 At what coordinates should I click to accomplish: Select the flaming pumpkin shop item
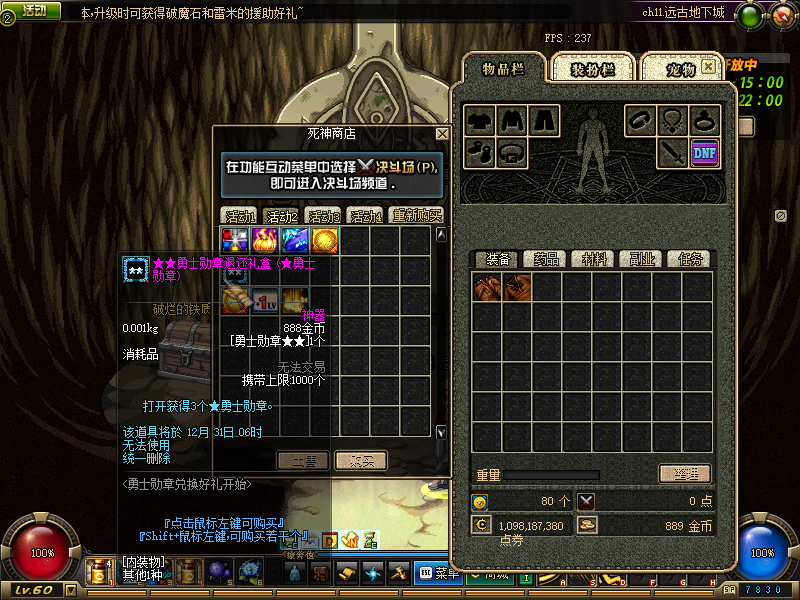[265, 240]
